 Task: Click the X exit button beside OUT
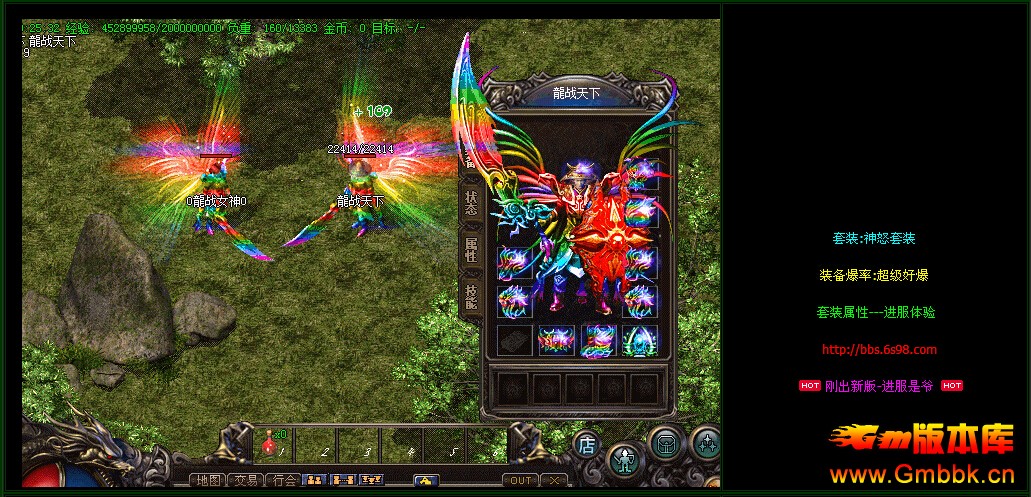tap(554, 481)
